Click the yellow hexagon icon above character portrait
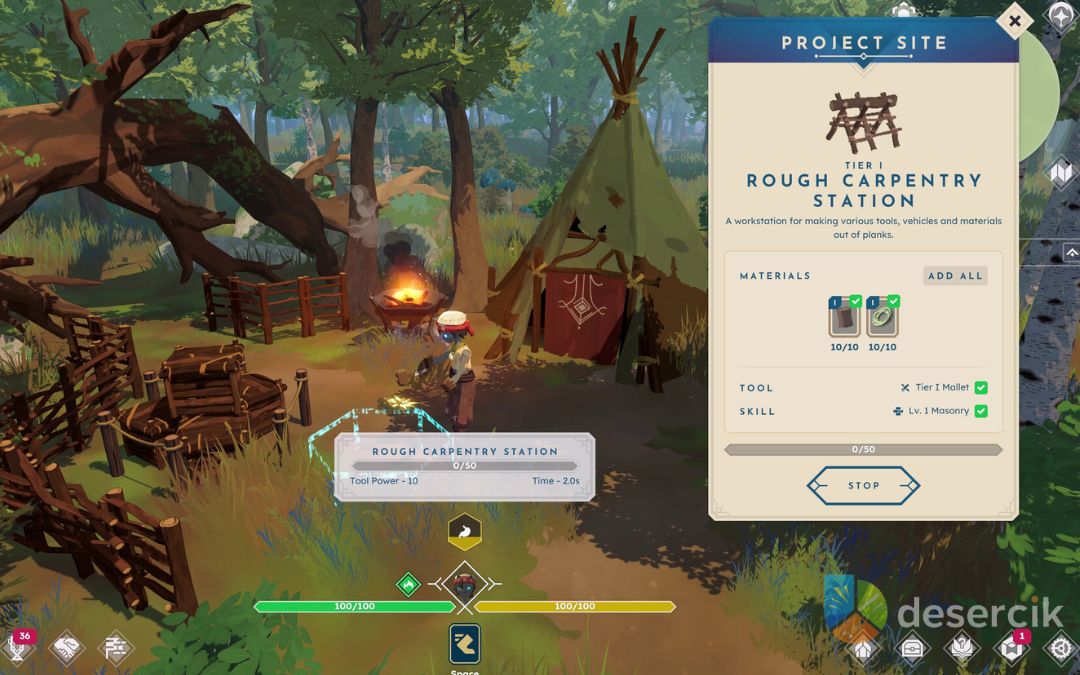Viewport: 1080px width, 675px height. tap(465, 532)
